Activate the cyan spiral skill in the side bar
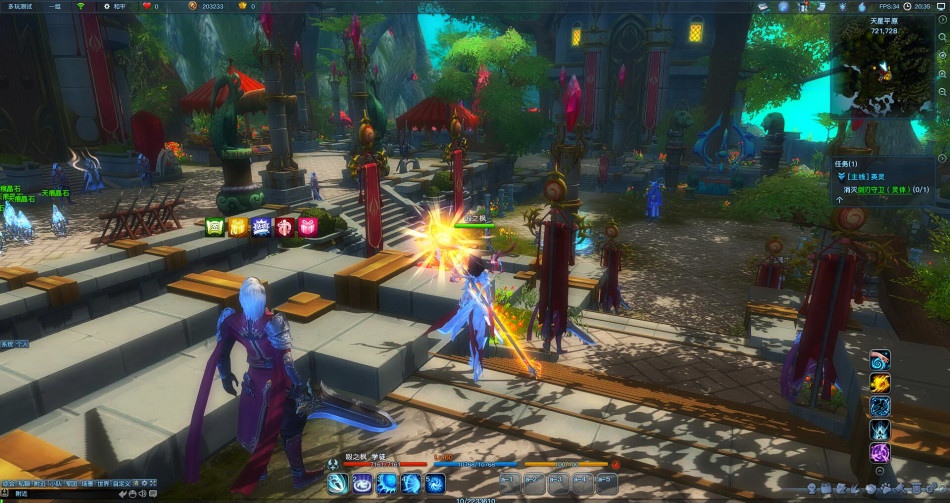The image size is (950, 503). [x=880, y=360]
